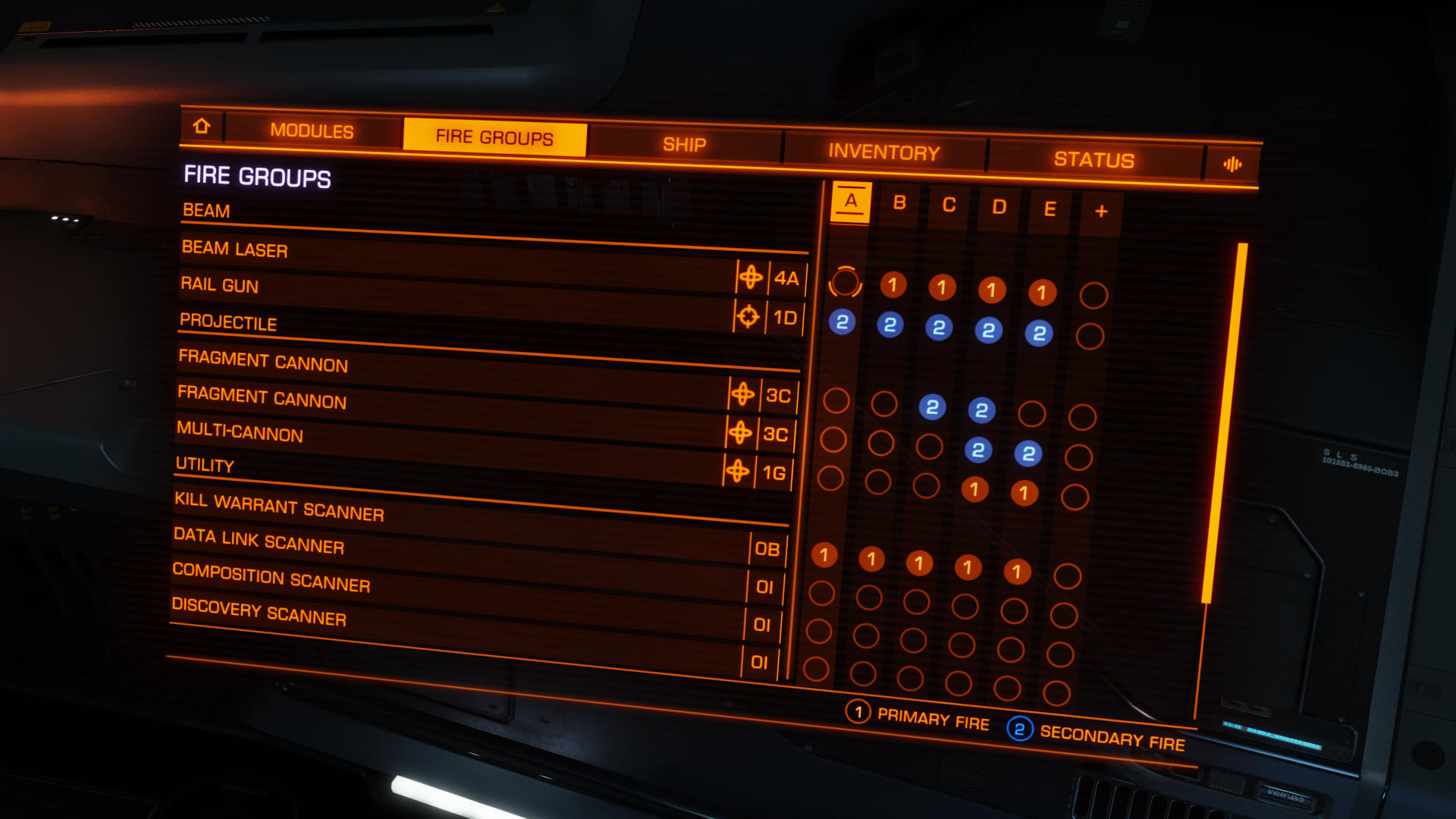This screenshot has width=1456, height=819.
Task: Select fire group E header
Action: tap(1050, 209)
